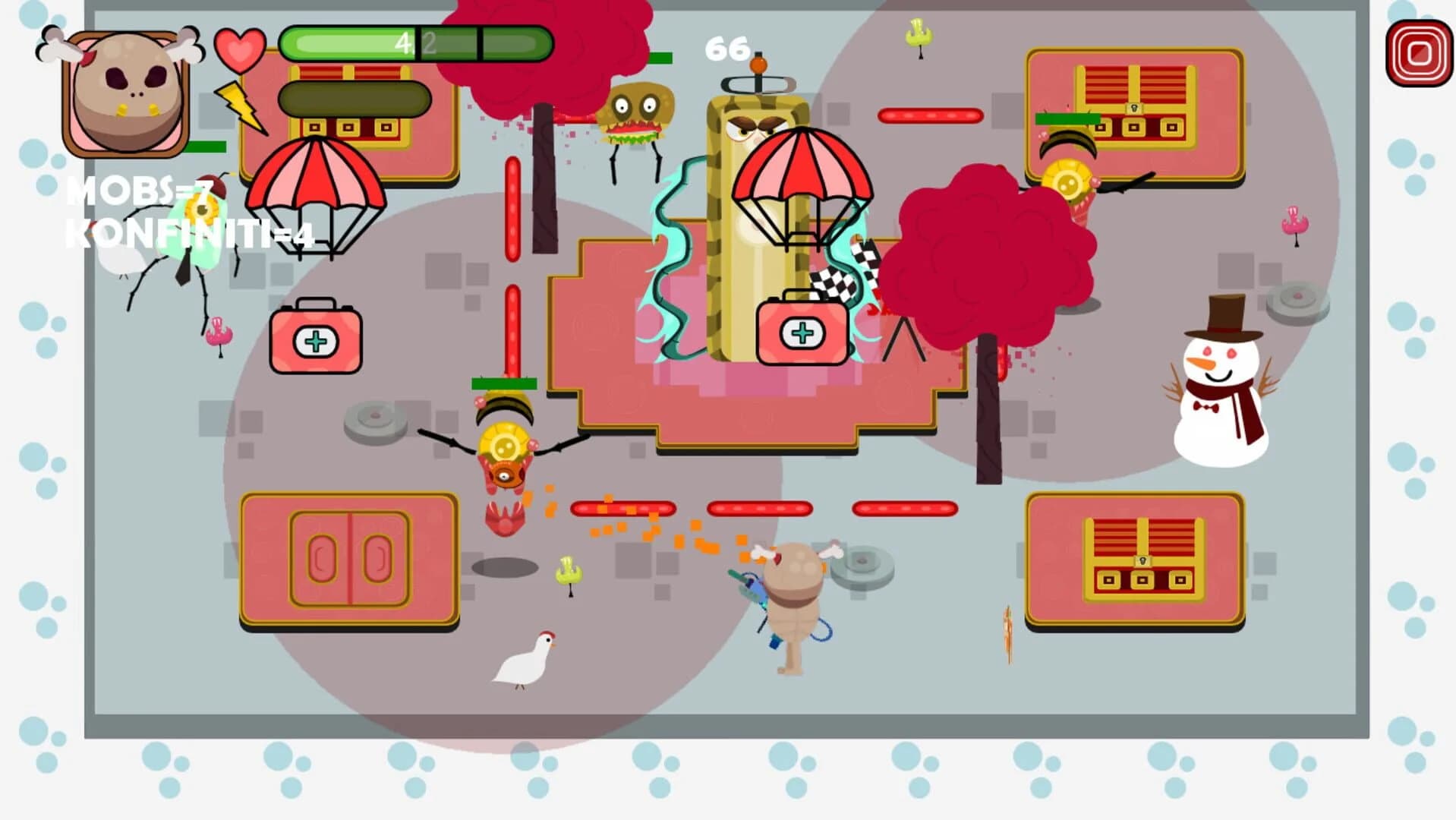This screenshot has width=1456, height=820.
Task: Open the pink double-door building bottom left
Action: 349,558
